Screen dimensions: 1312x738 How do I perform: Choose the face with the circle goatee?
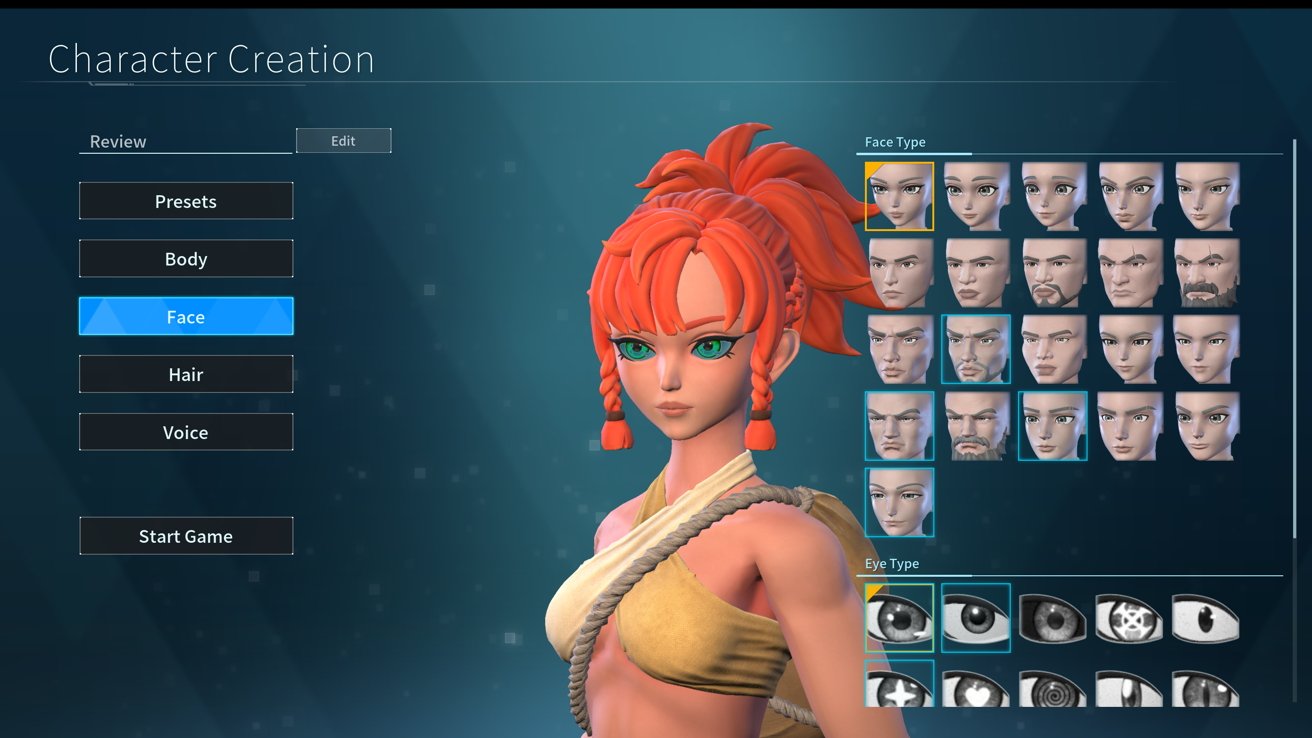coord(1053,273)
